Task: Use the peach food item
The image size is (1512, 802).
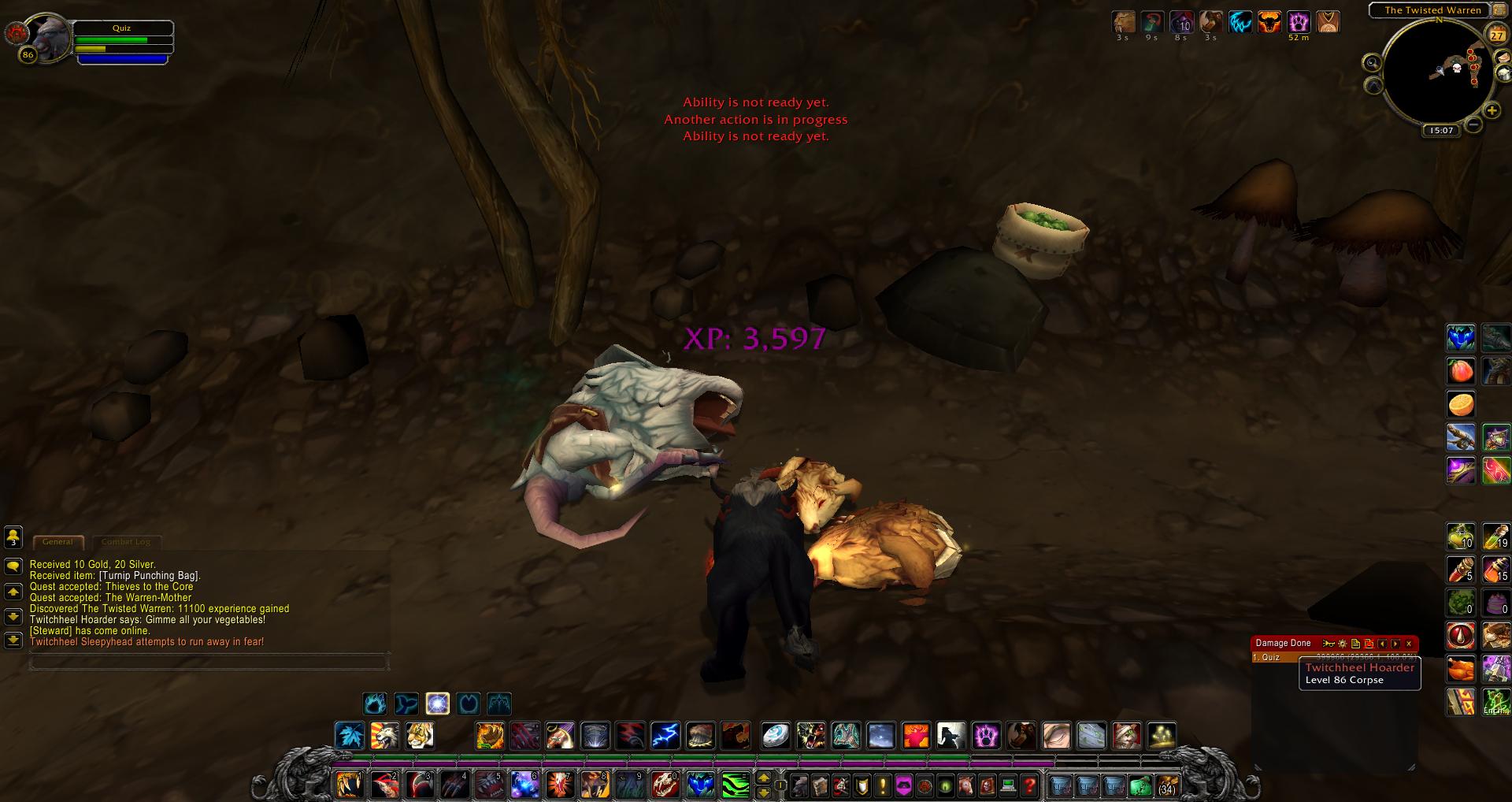Action: 1461,371
